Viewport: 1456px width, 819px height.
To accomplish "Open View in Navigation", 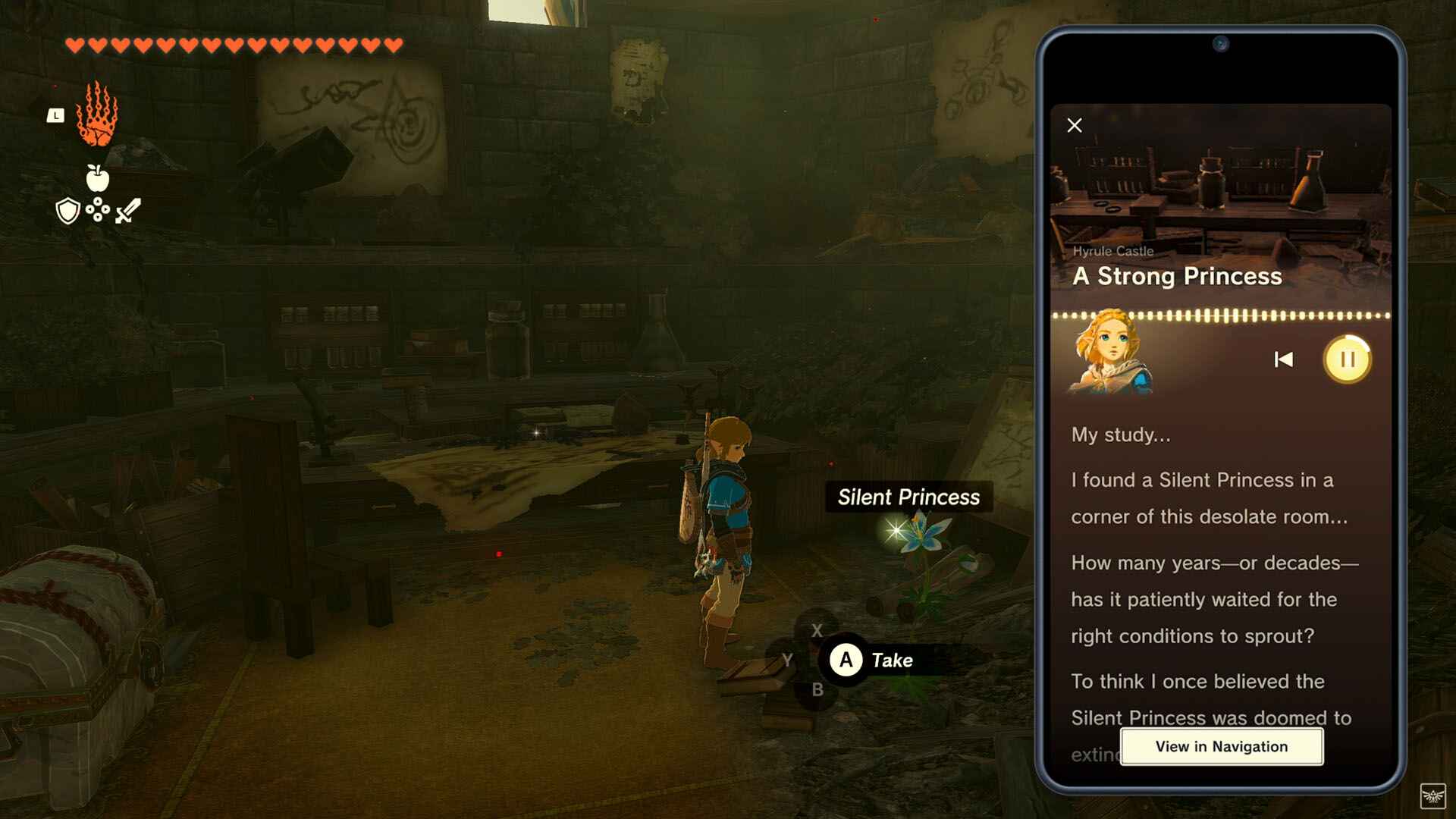I will 1221,746.
